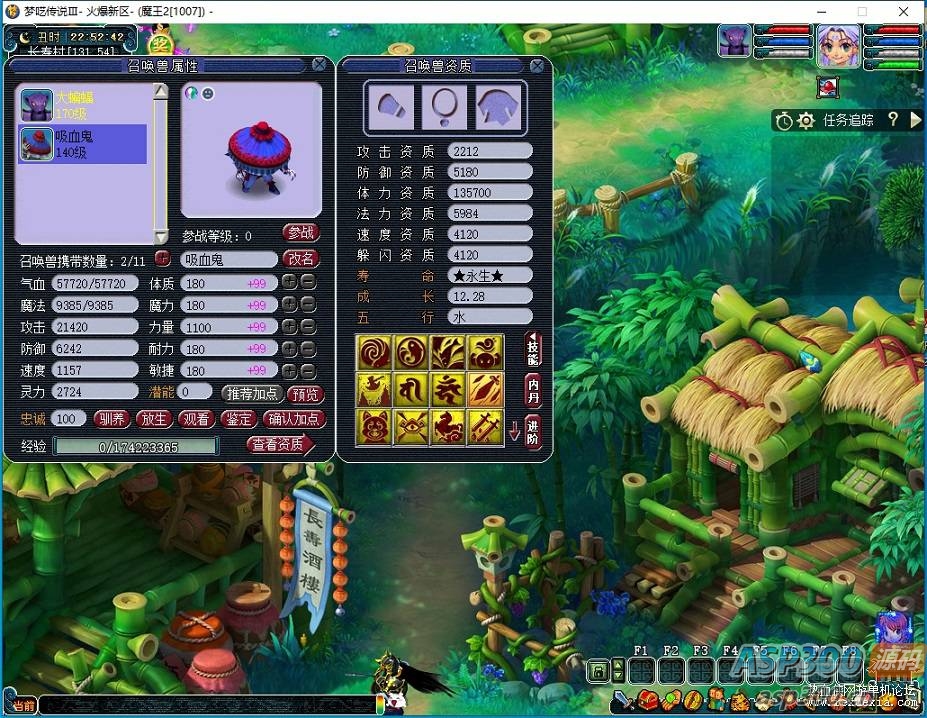Image resolution: width=927 pixels, height=718 pixels.
Task: Click the 观看 button
Action: (196, 419)
